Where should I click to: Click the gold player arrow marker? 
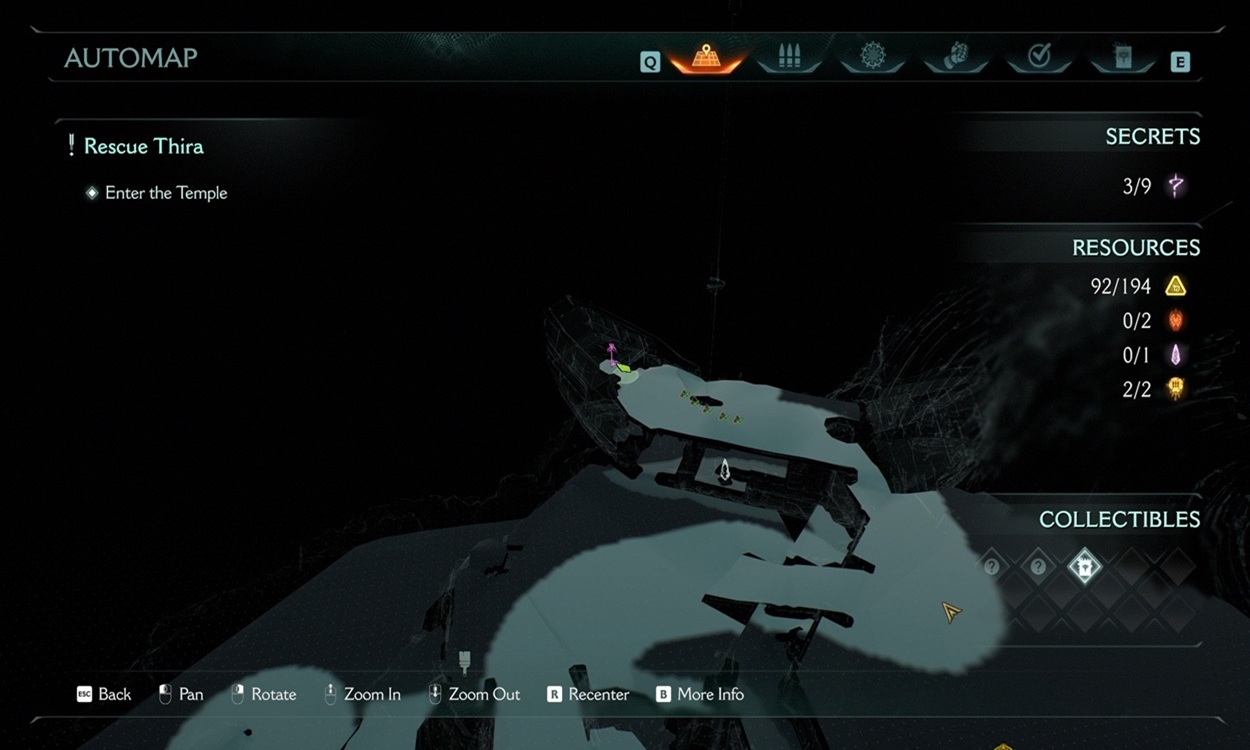951,611
